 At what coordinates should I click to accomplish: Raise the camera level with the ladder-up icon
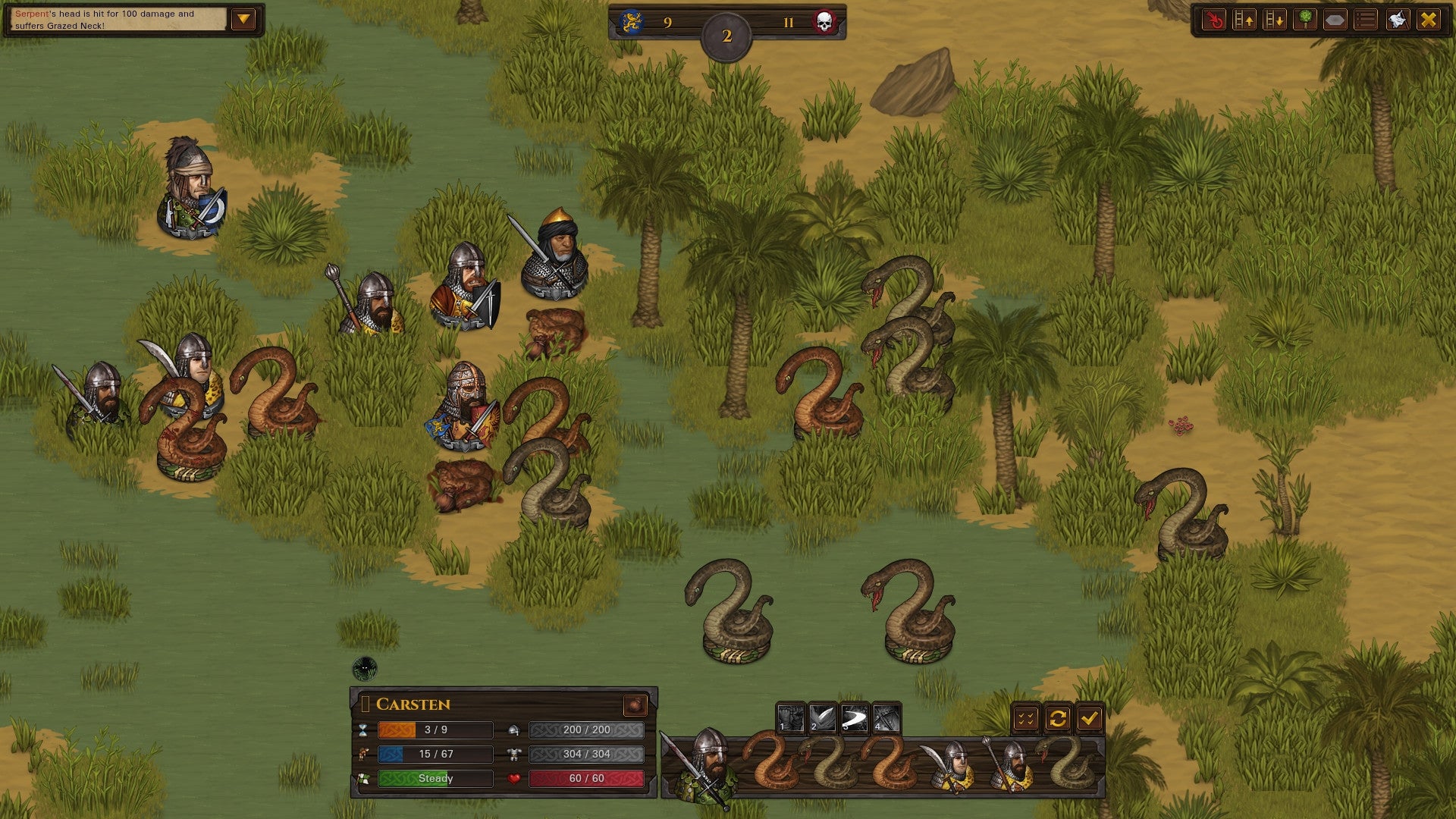click(1245, 20)
